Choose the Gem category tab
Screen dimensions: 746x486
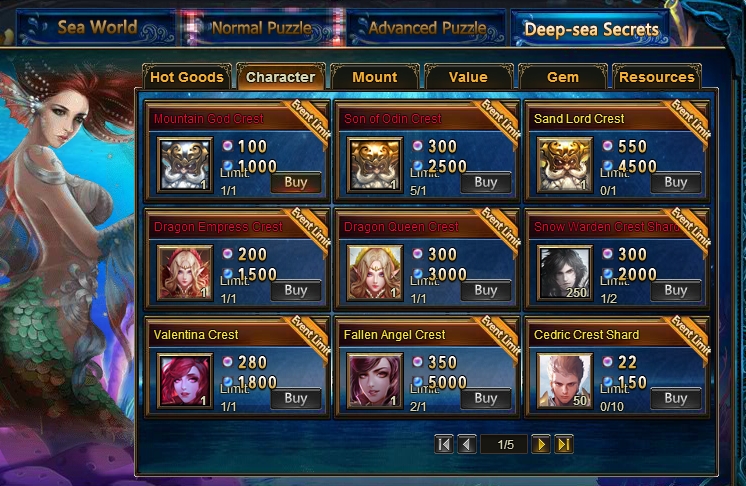click(563, 77)
